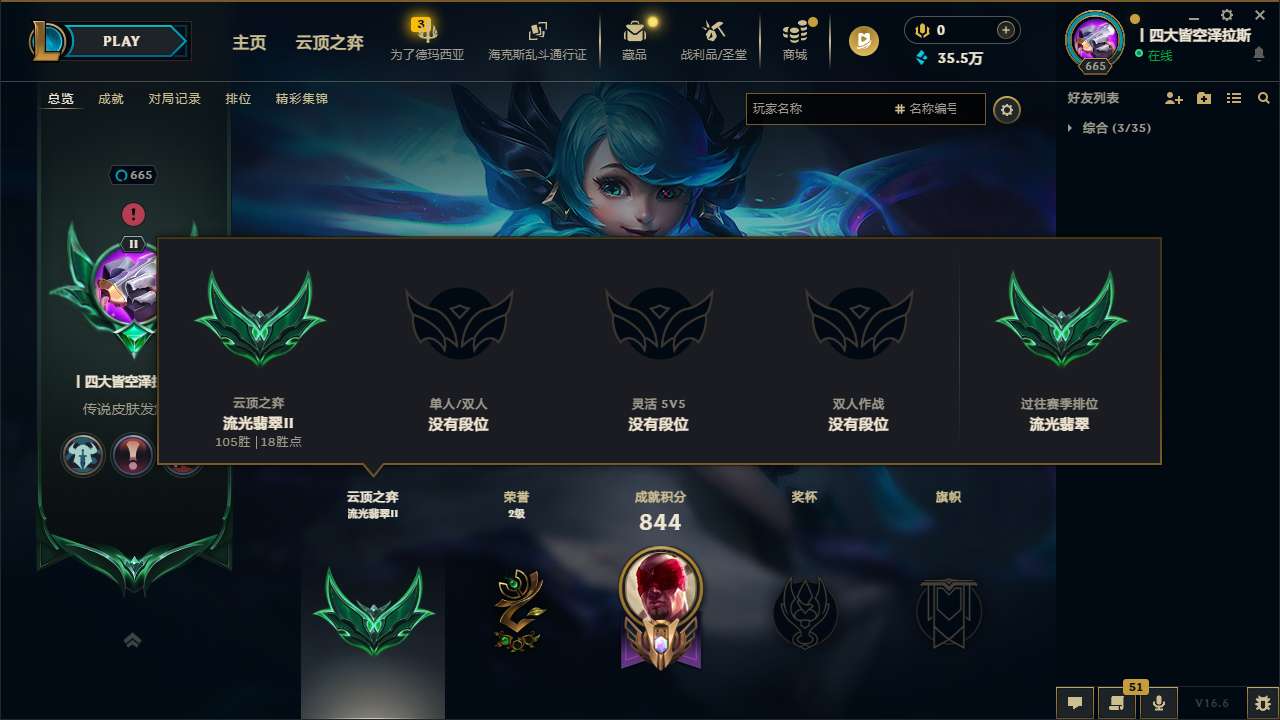Open the 藏品 (Collection) icon

pyautogui.click(x=635, y=33)
